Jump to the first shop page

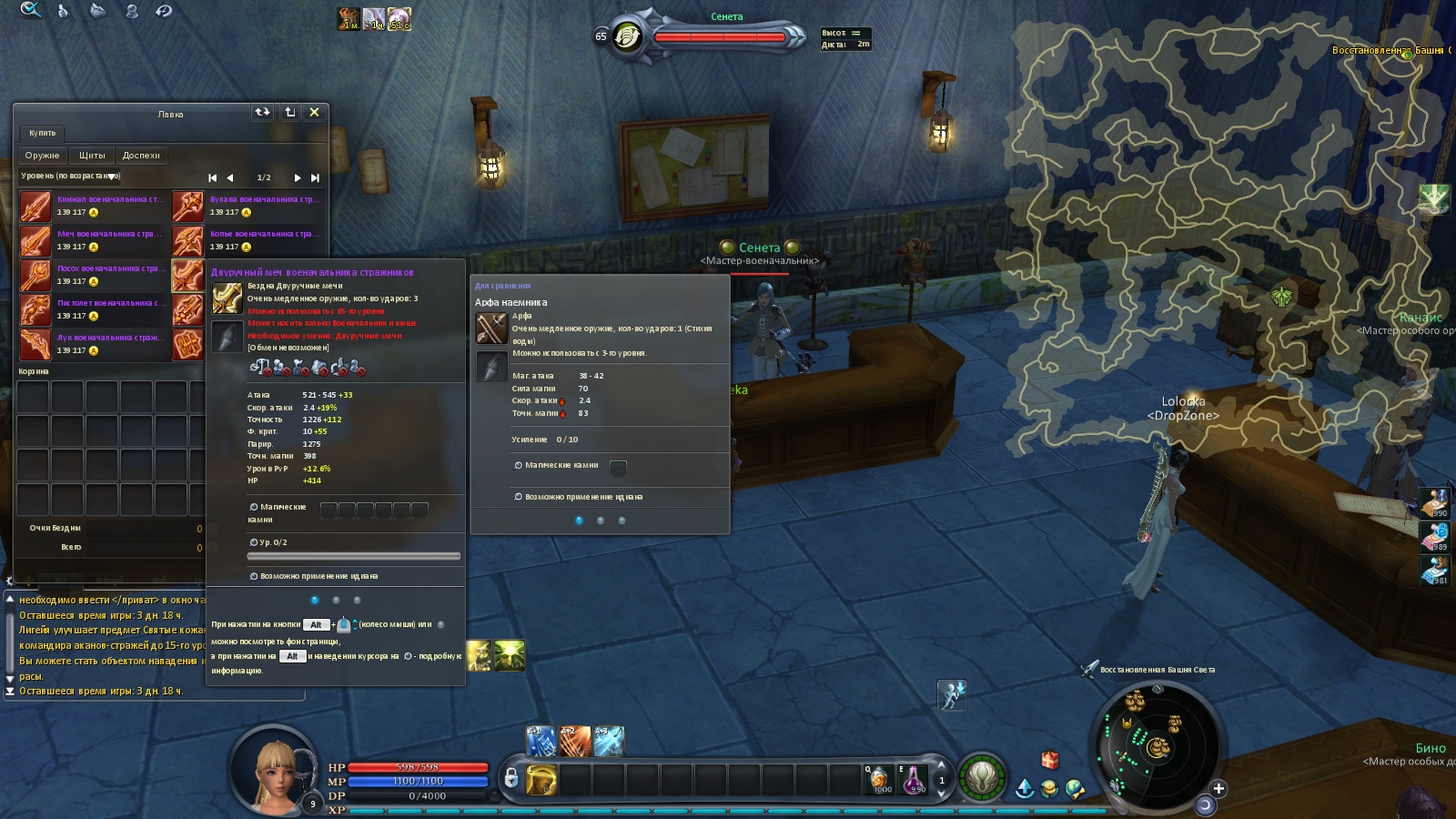point(212,178)
